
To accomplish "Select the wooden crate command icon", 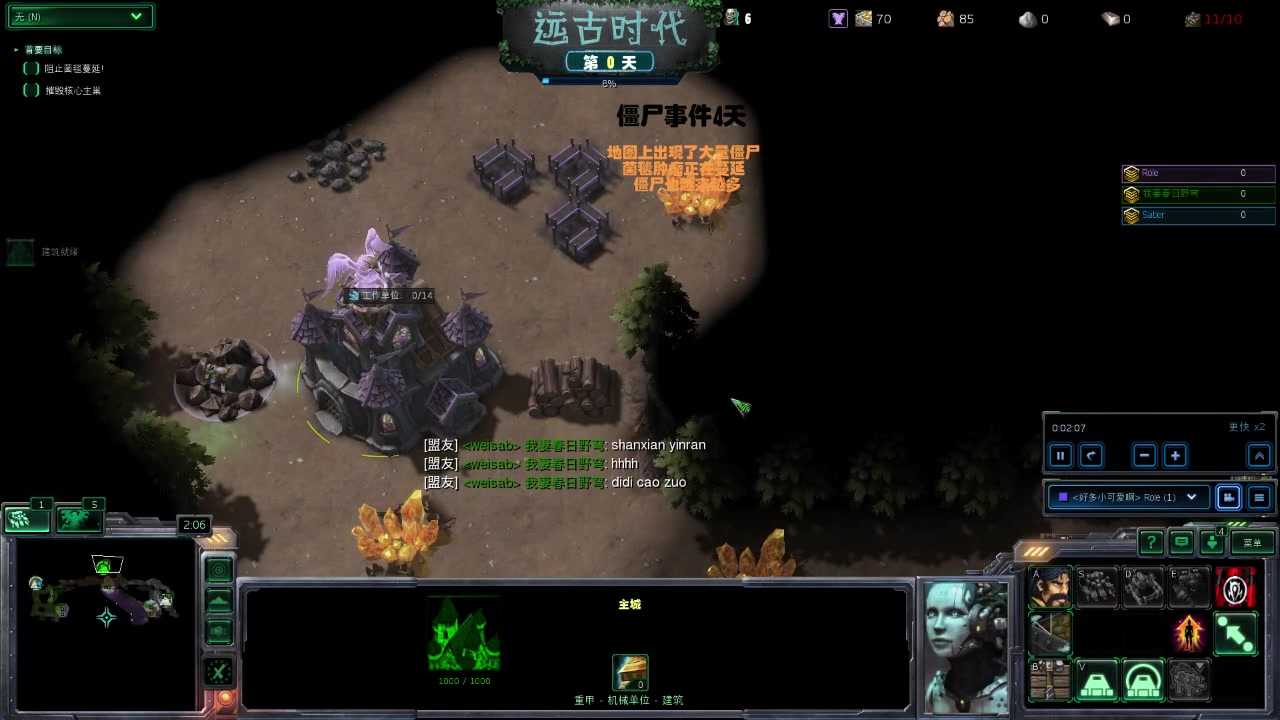I will [x=1050, y=681].
